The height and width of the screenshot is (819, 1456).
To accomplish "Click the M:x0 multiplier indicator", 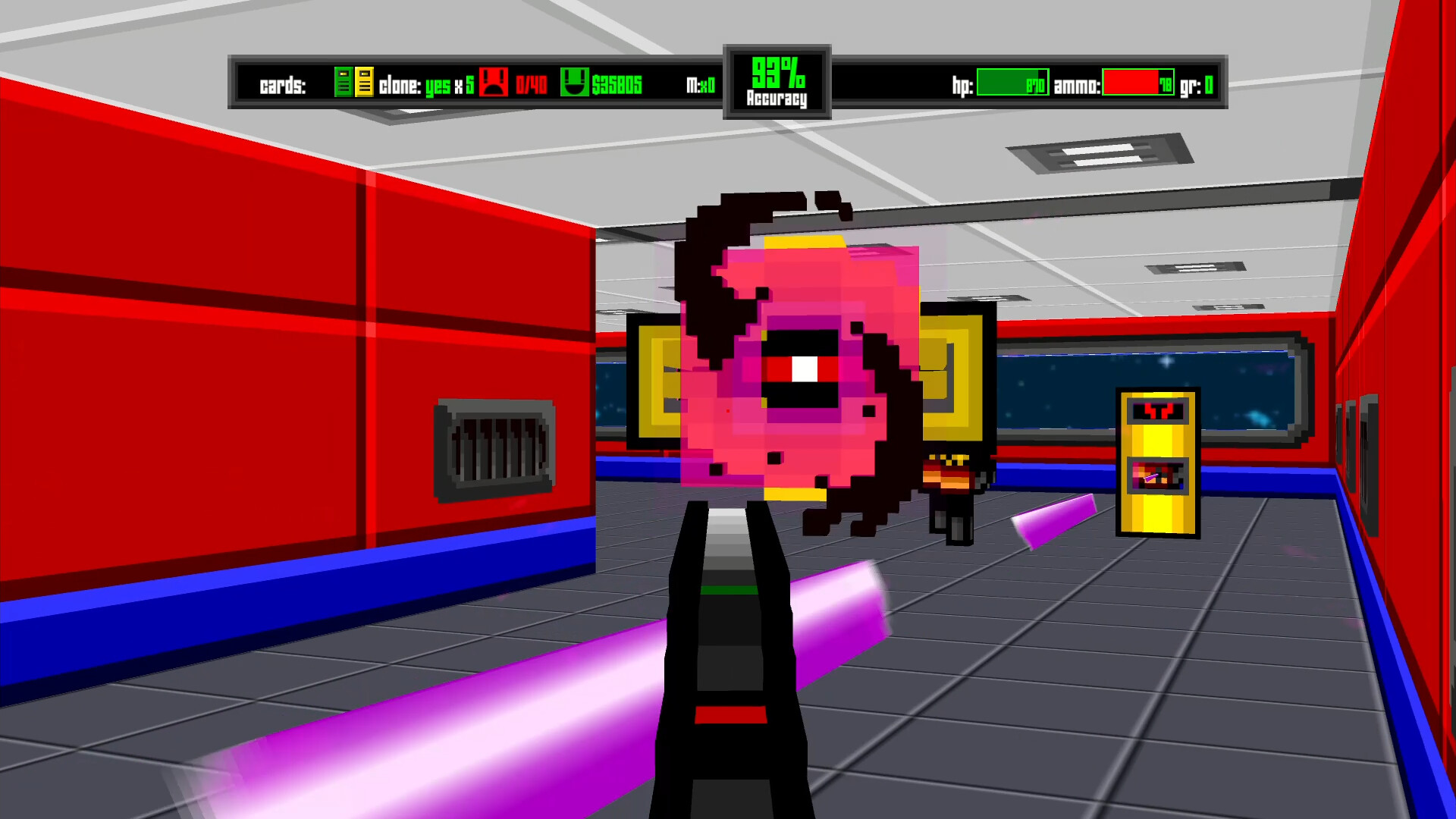I will point(701,83).
